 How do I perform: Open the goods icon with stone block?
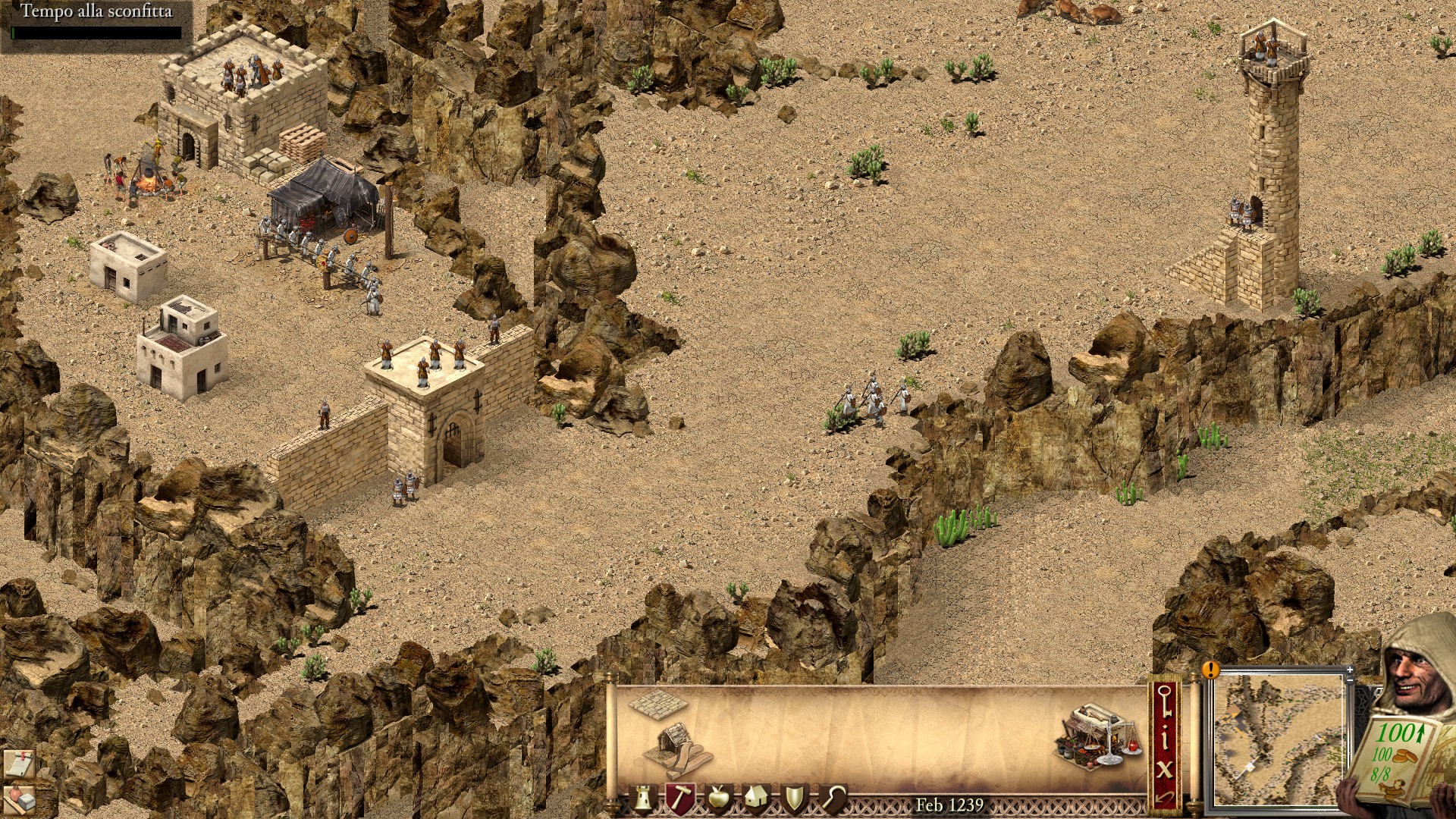pyautogui.click(x=20, y=799)
